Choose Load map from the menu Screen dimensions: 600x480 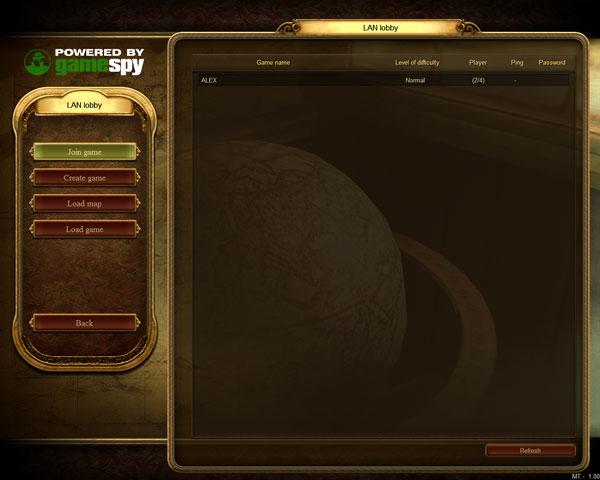click(x=85, y=203)
